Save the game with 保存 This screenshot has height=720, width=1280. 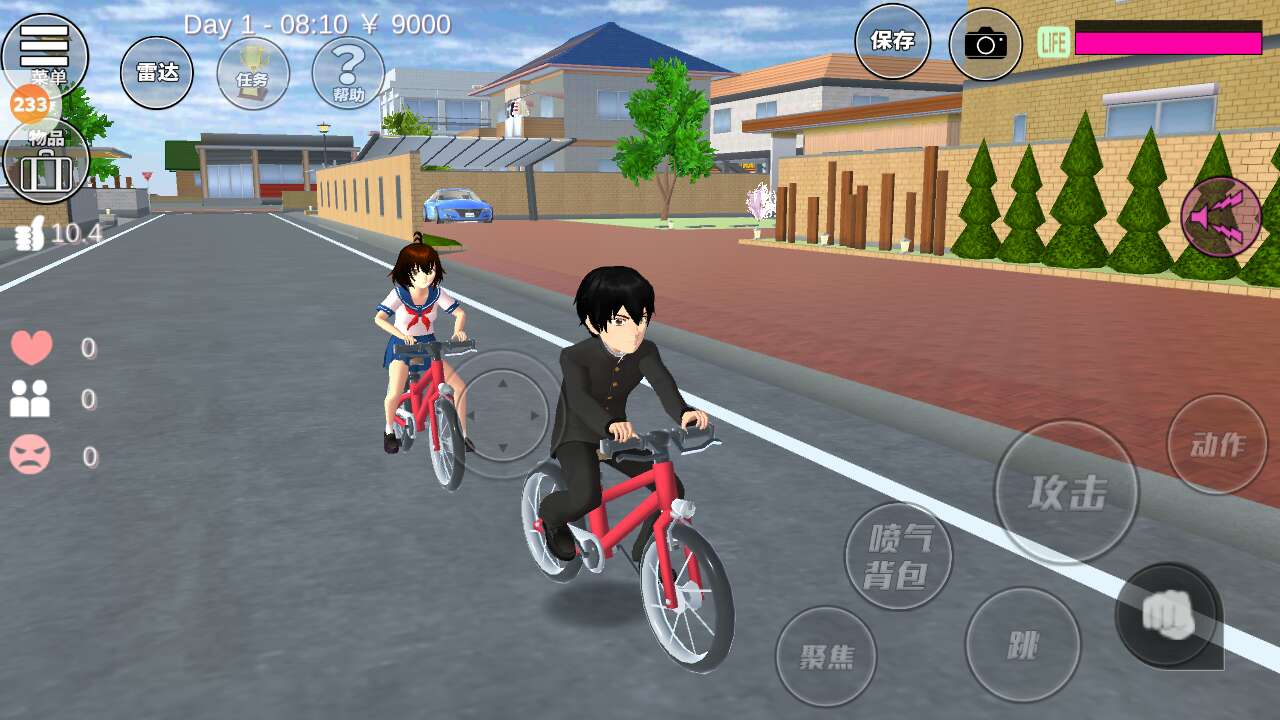pos(892,41)
